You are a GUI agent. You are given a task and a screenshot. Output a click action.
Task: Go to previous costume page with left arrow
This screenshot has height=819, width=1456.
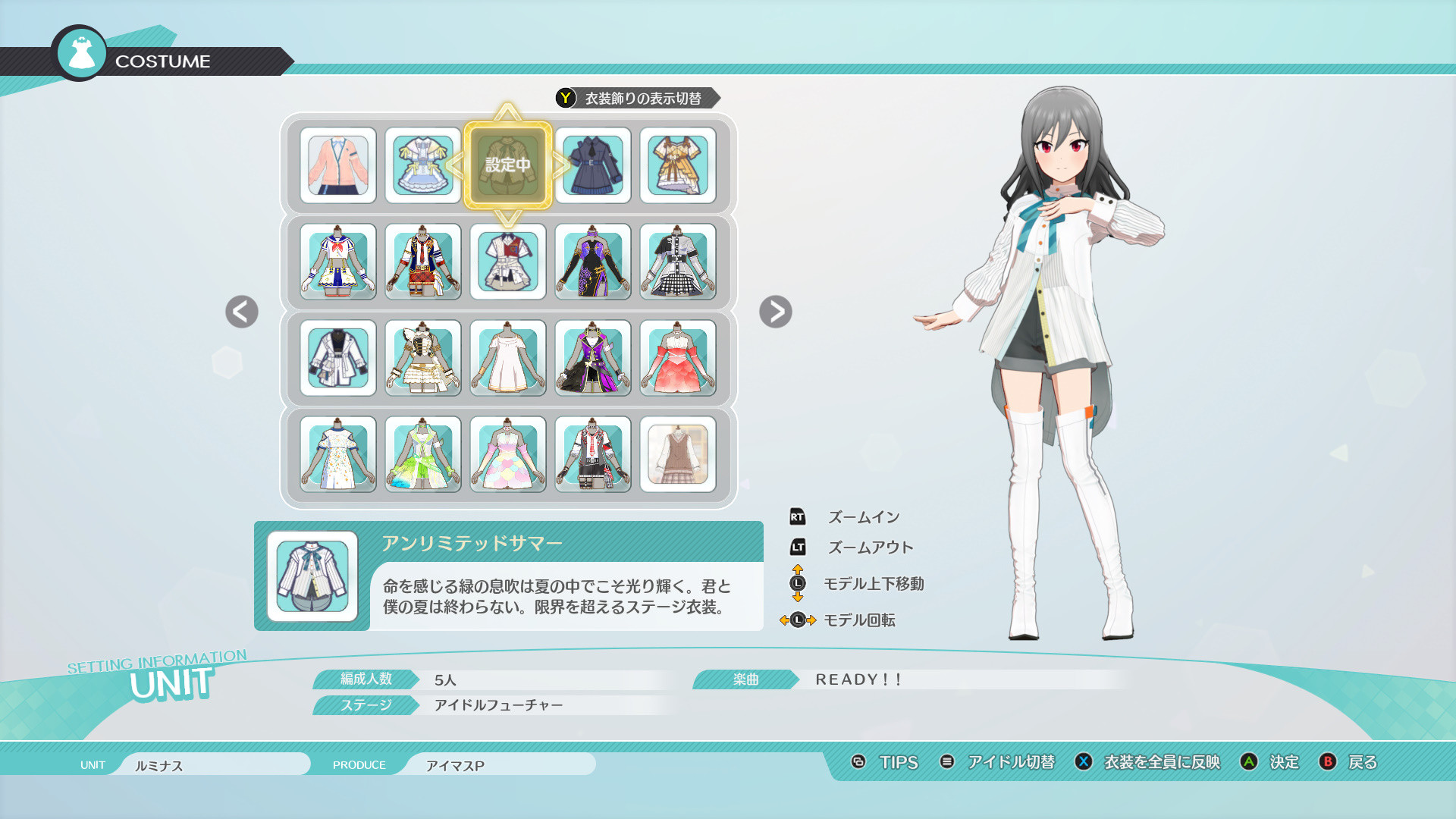[240, 312]
